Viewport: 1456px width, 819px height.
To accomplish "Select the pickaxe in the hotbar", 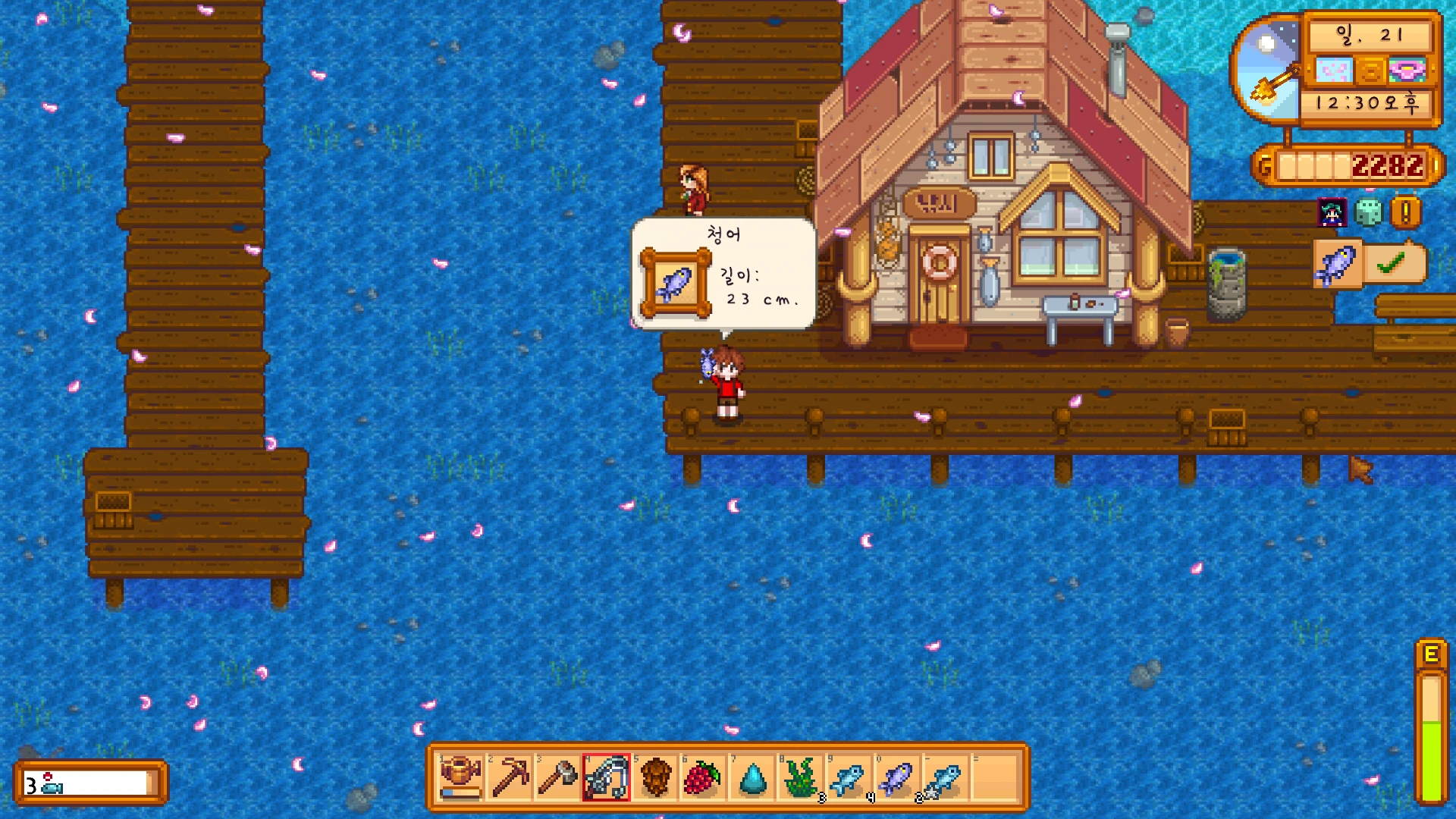I will [510, 777].
